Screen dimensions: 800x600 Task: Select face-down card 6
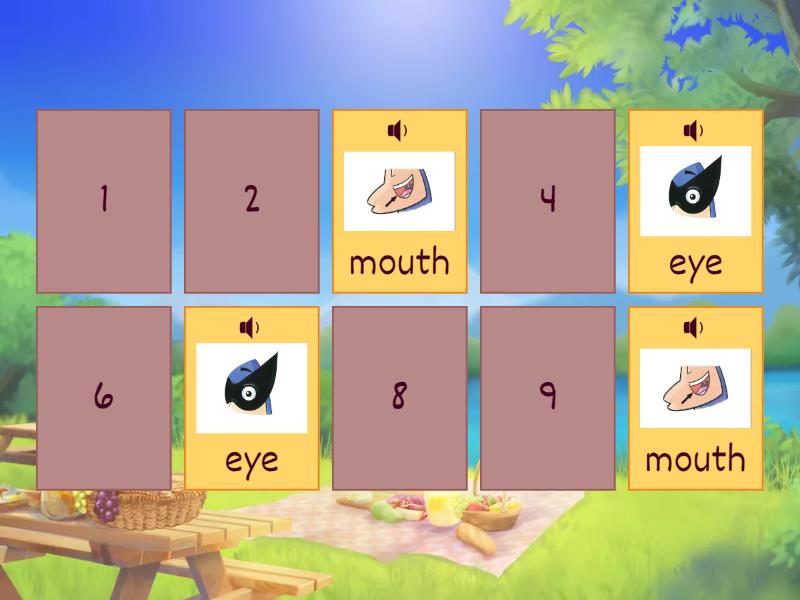(104, 398)
